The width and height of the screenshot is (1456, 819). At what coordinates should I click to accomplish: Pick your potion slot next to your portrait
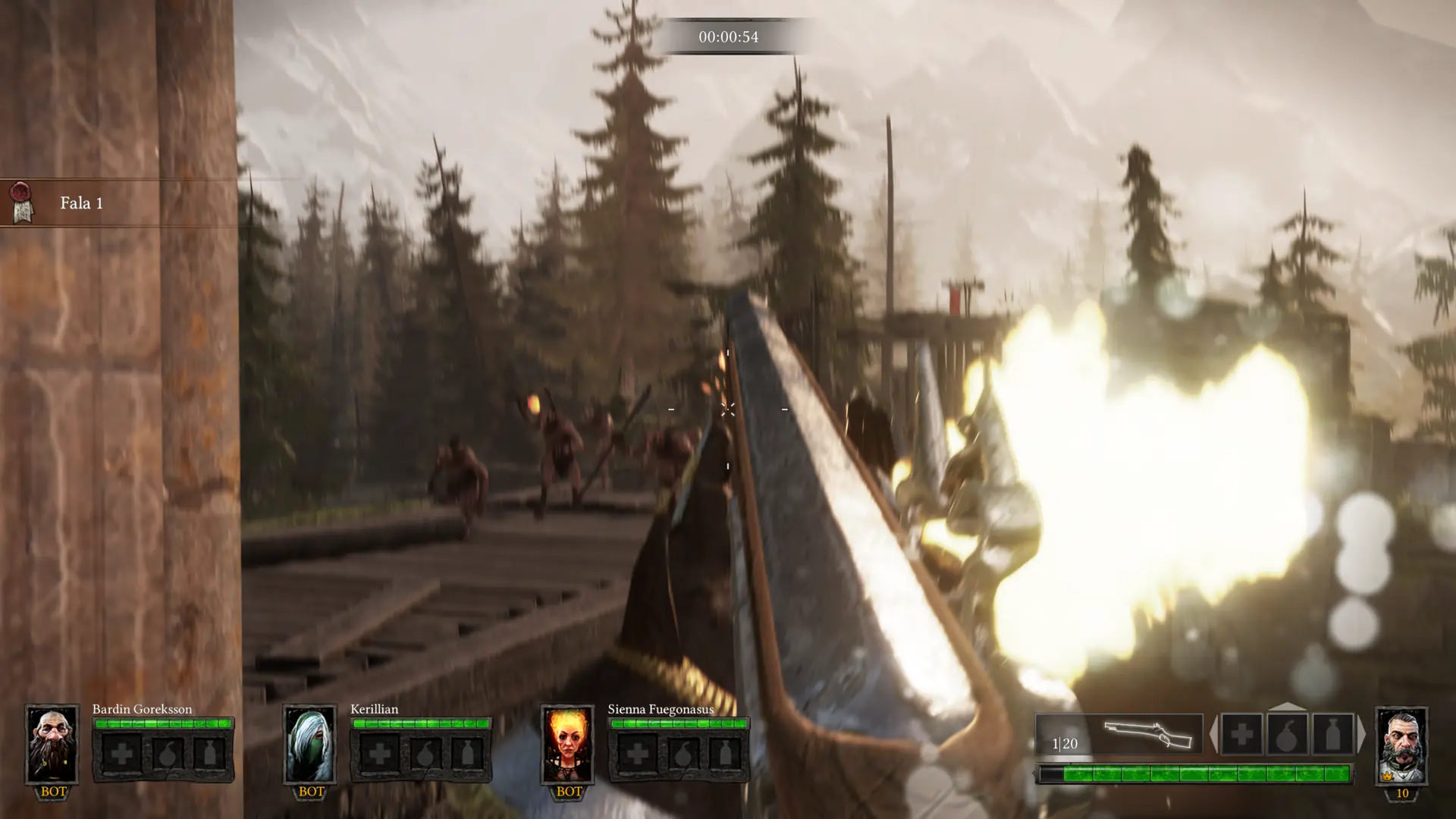coord(1332,734)
